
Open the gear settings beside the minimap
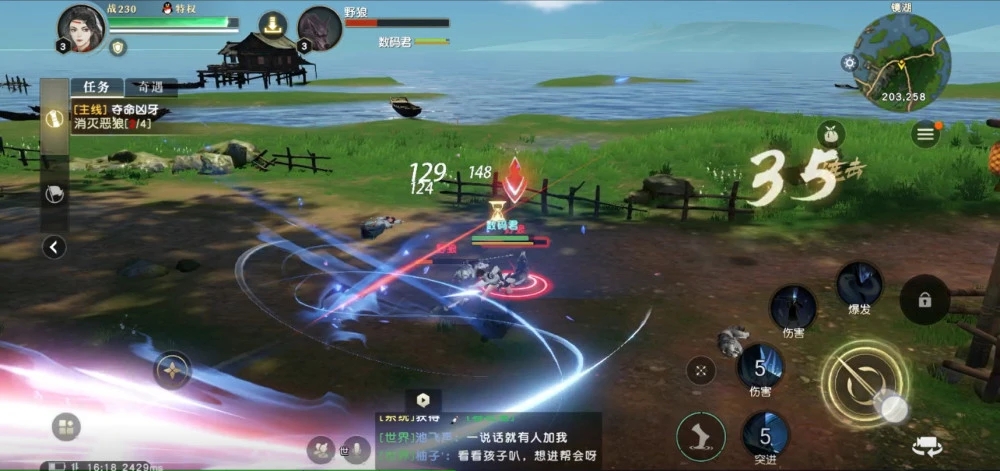[x=850, y=63]
